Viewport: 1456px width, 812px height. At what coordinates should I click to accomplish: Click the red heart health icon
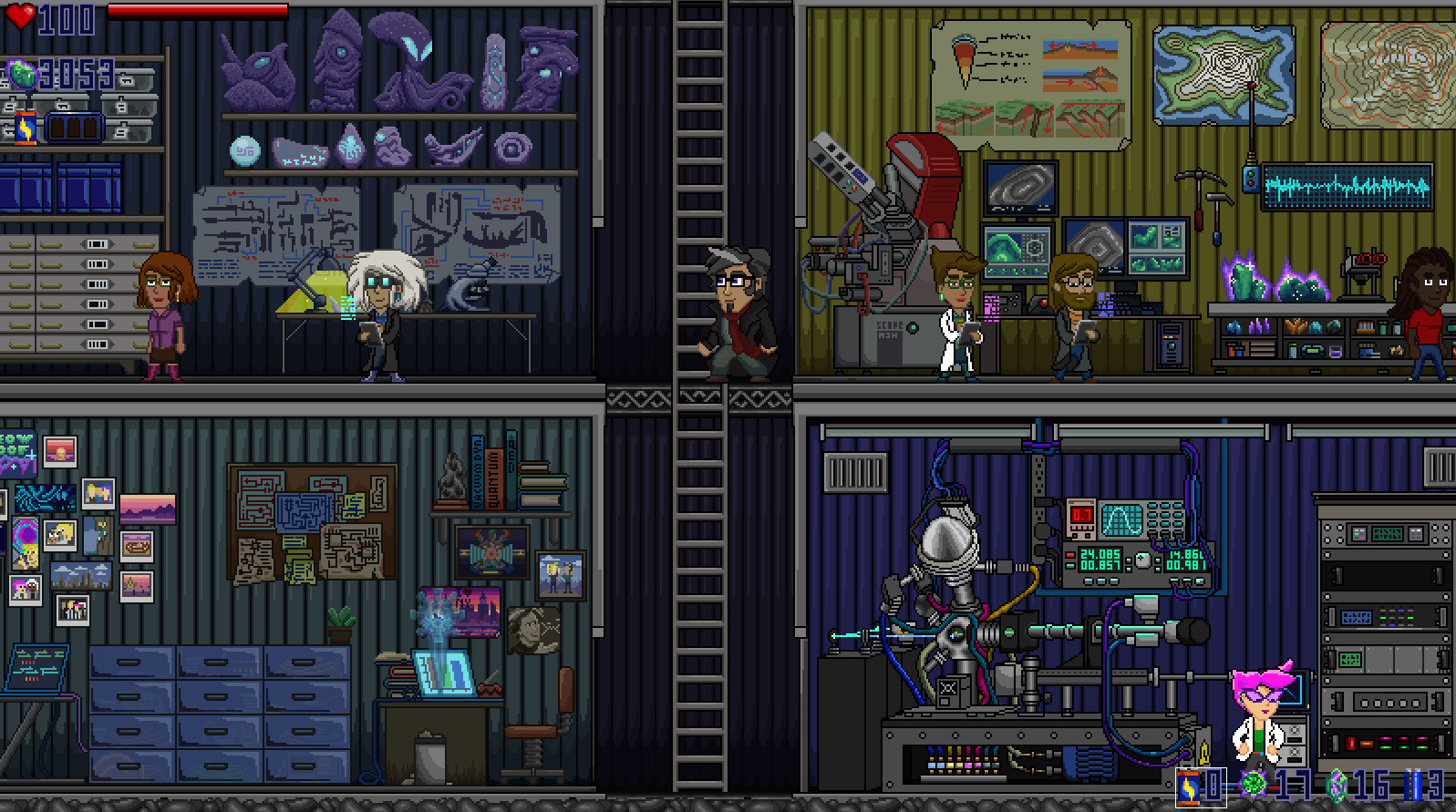pos(20,15)
